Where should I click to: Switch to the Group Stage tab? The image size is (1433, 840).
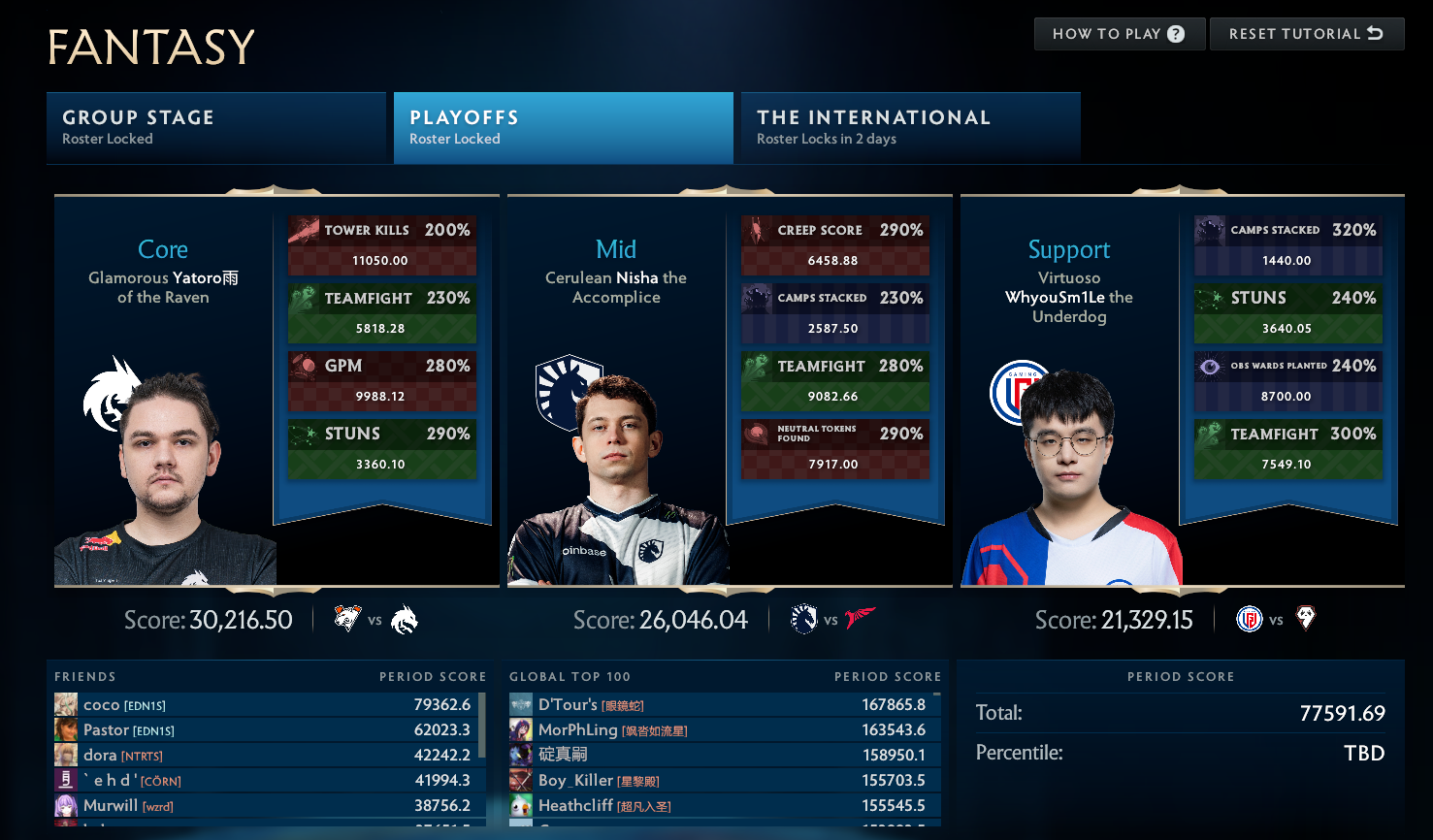tap(215, 127)
